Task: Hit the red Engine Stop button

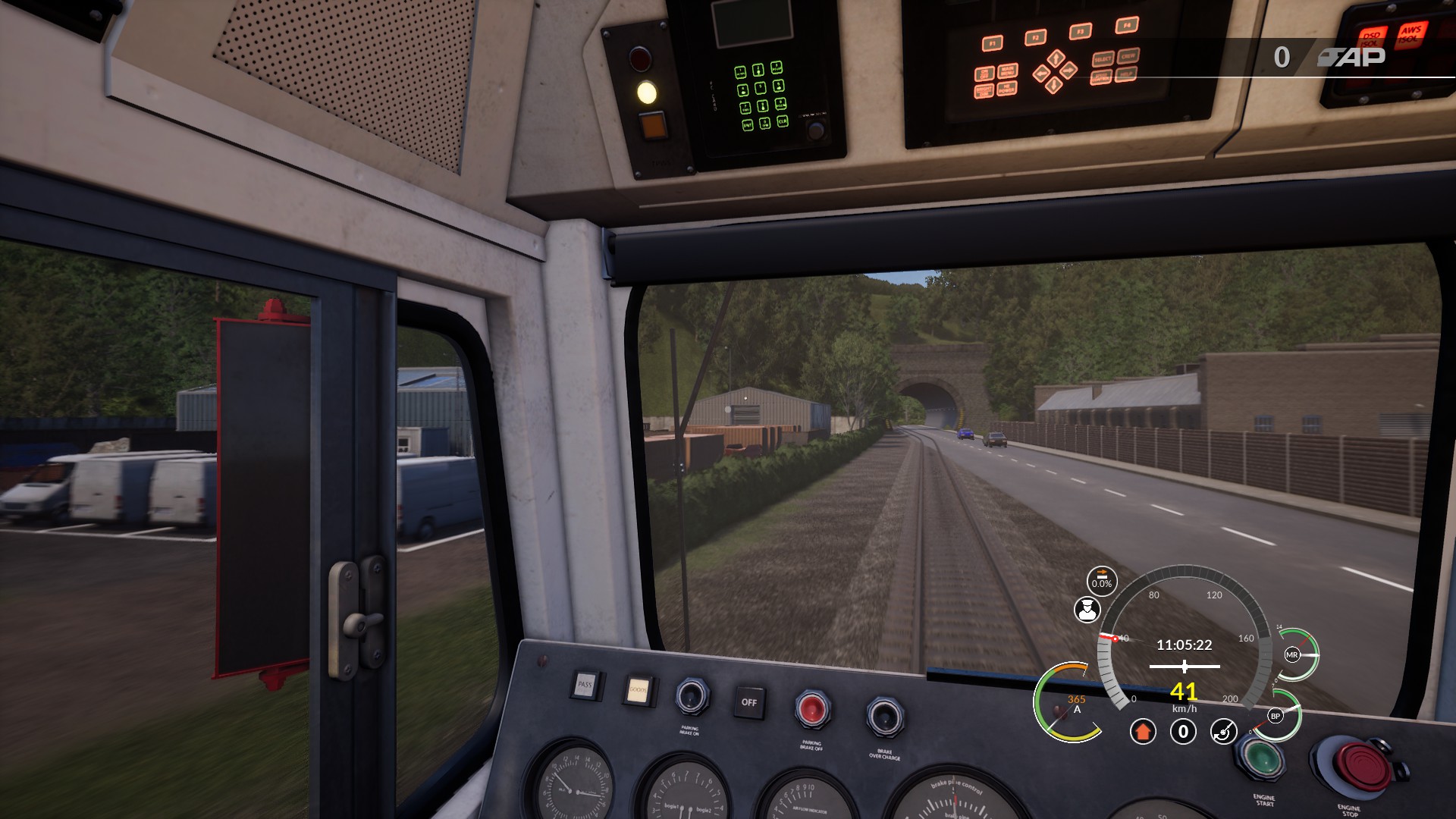Action: (1360, 768)
